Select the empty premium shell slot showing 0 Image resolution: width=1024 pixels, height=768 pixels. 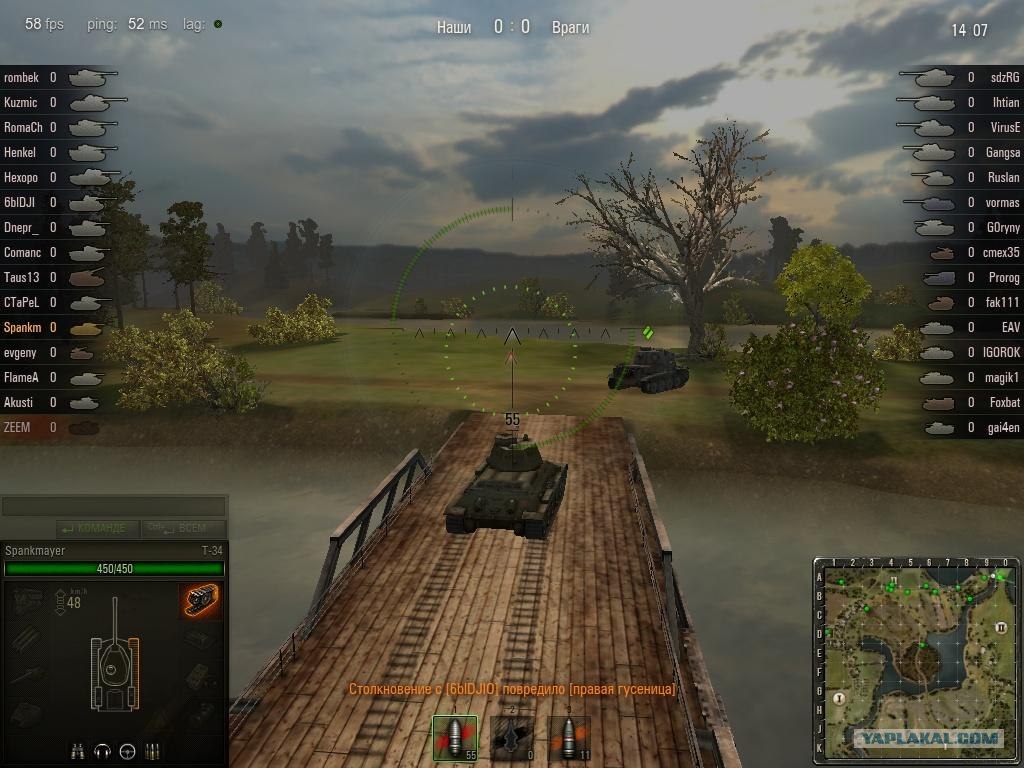point(511,738)
